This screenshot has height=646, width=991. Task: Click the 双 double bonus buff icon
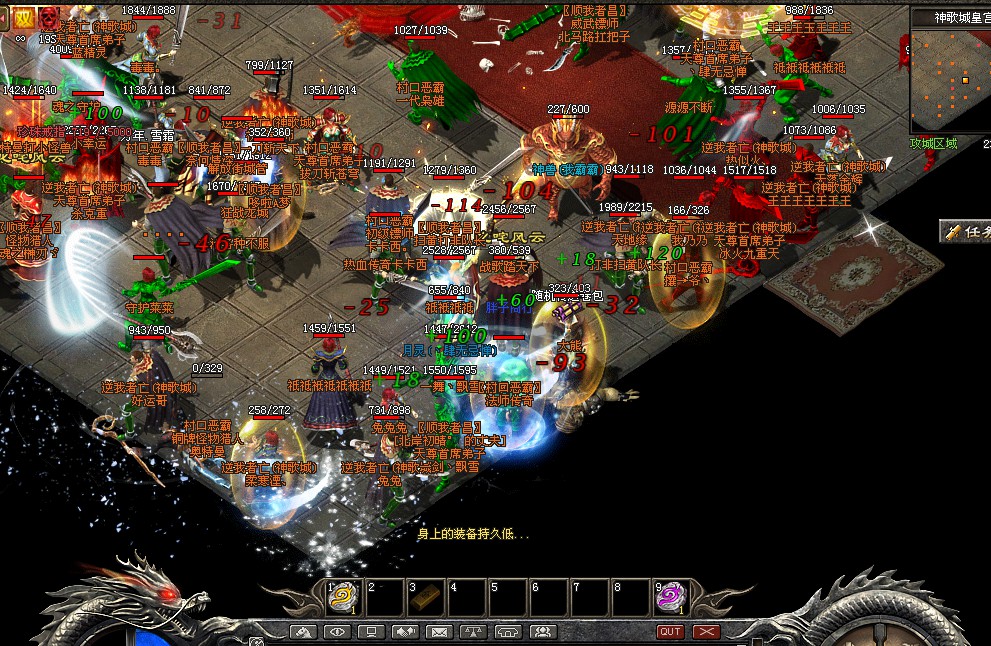(22, 18)
